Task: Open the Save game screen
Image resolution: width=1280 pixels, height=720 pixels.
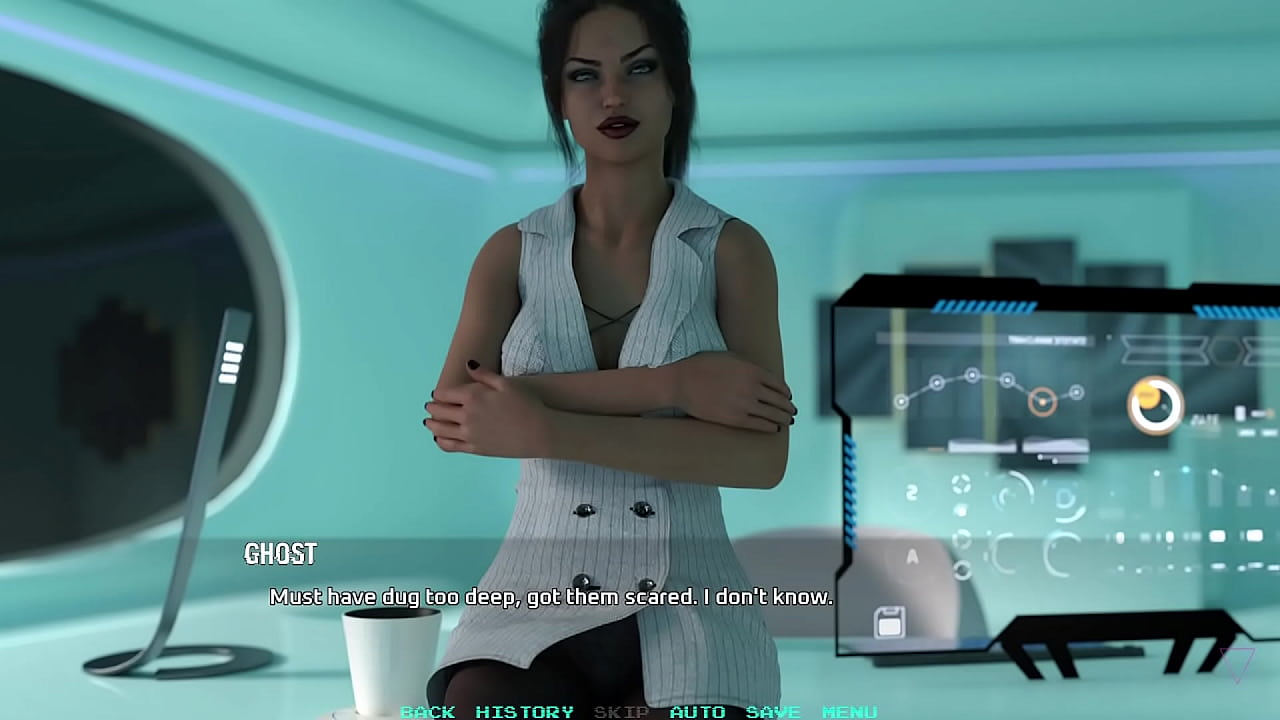Action: pos(773,712)
